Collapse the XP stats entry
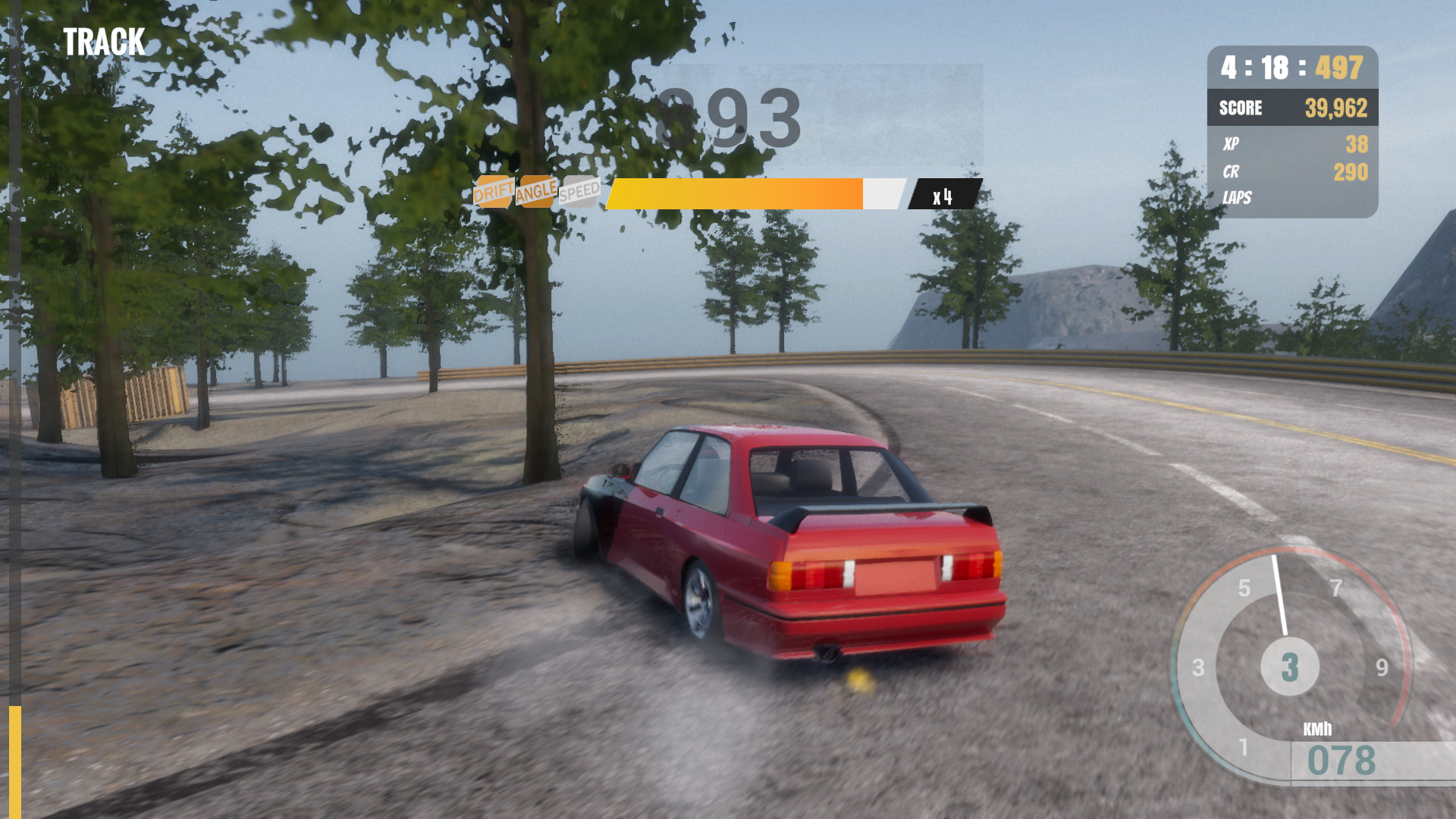The height and width of the screenshot is (819, 1456). coord(1233,144)
